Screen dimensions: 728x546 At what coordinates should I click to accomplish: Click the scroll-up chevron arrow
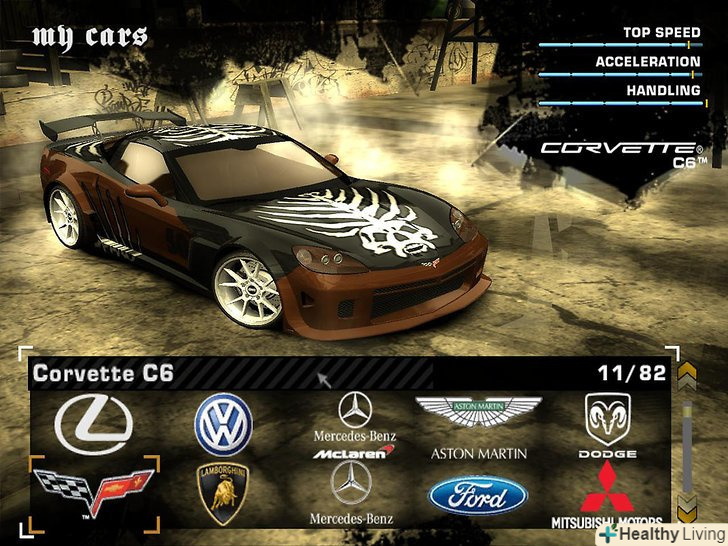[686, 376]
